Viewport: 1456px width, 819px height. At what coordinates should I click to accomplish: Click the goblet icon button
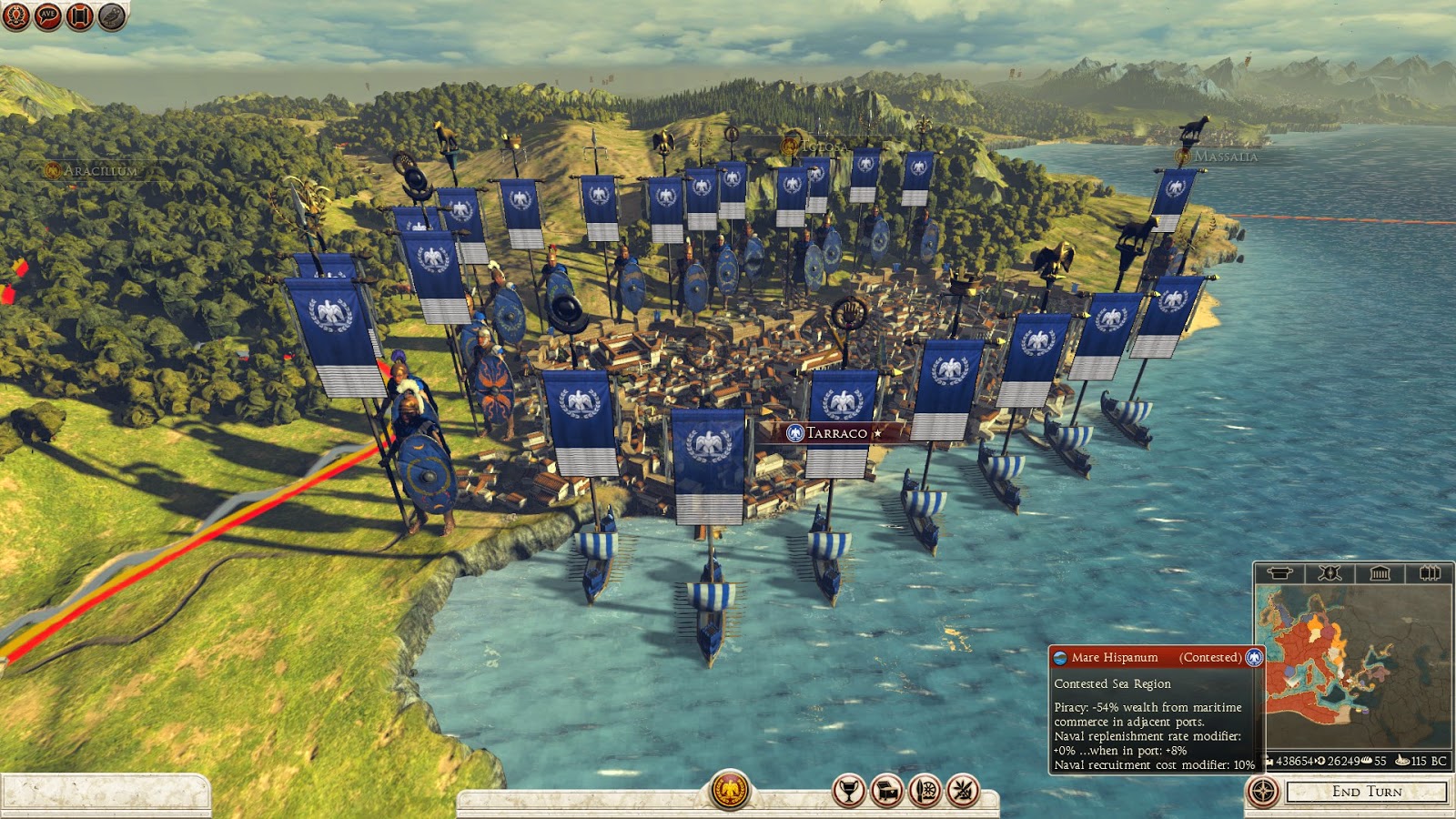[x=848, y=791]
